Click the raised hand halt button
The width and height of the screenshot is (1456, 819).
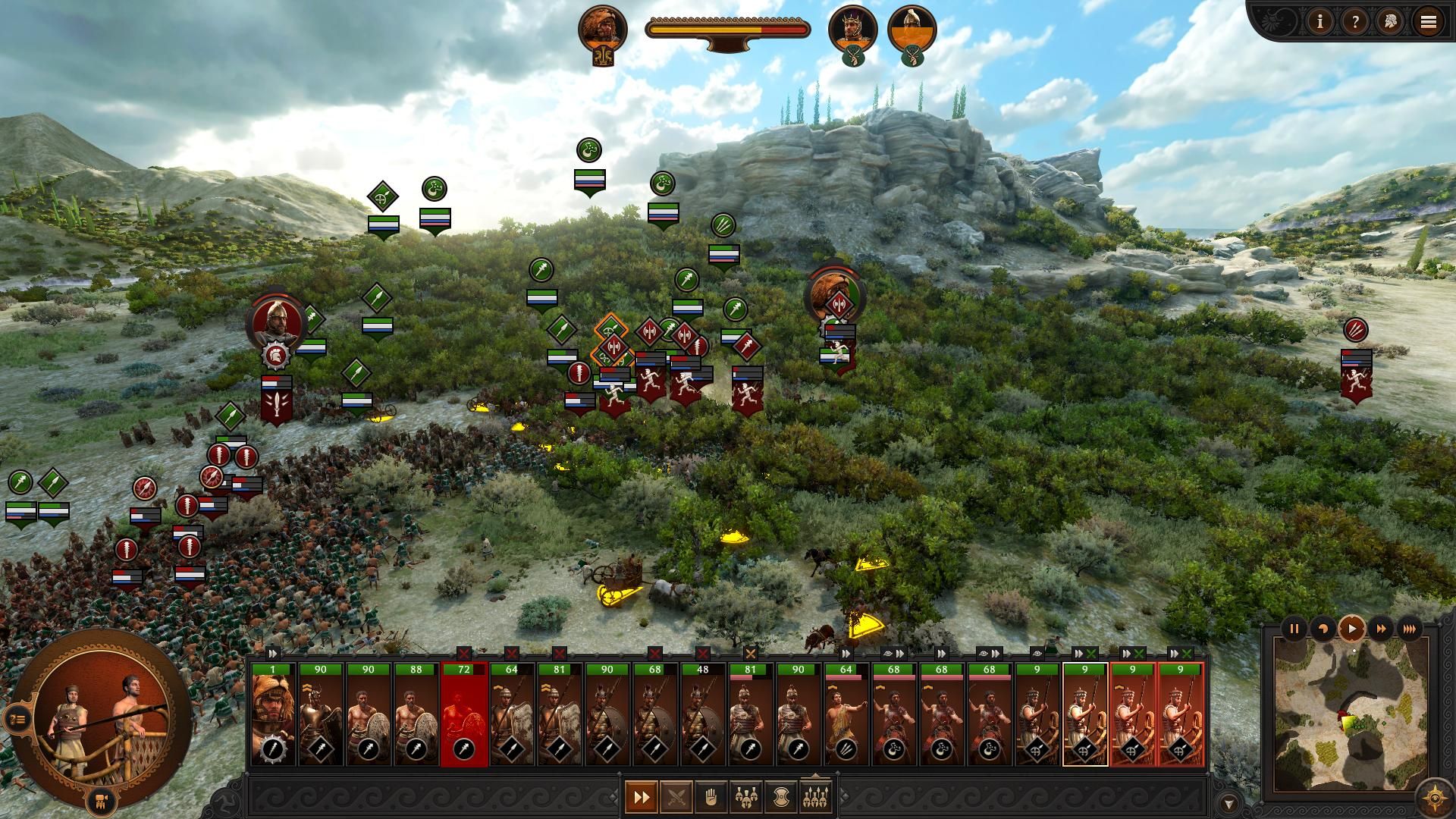[x=711, y=797]
